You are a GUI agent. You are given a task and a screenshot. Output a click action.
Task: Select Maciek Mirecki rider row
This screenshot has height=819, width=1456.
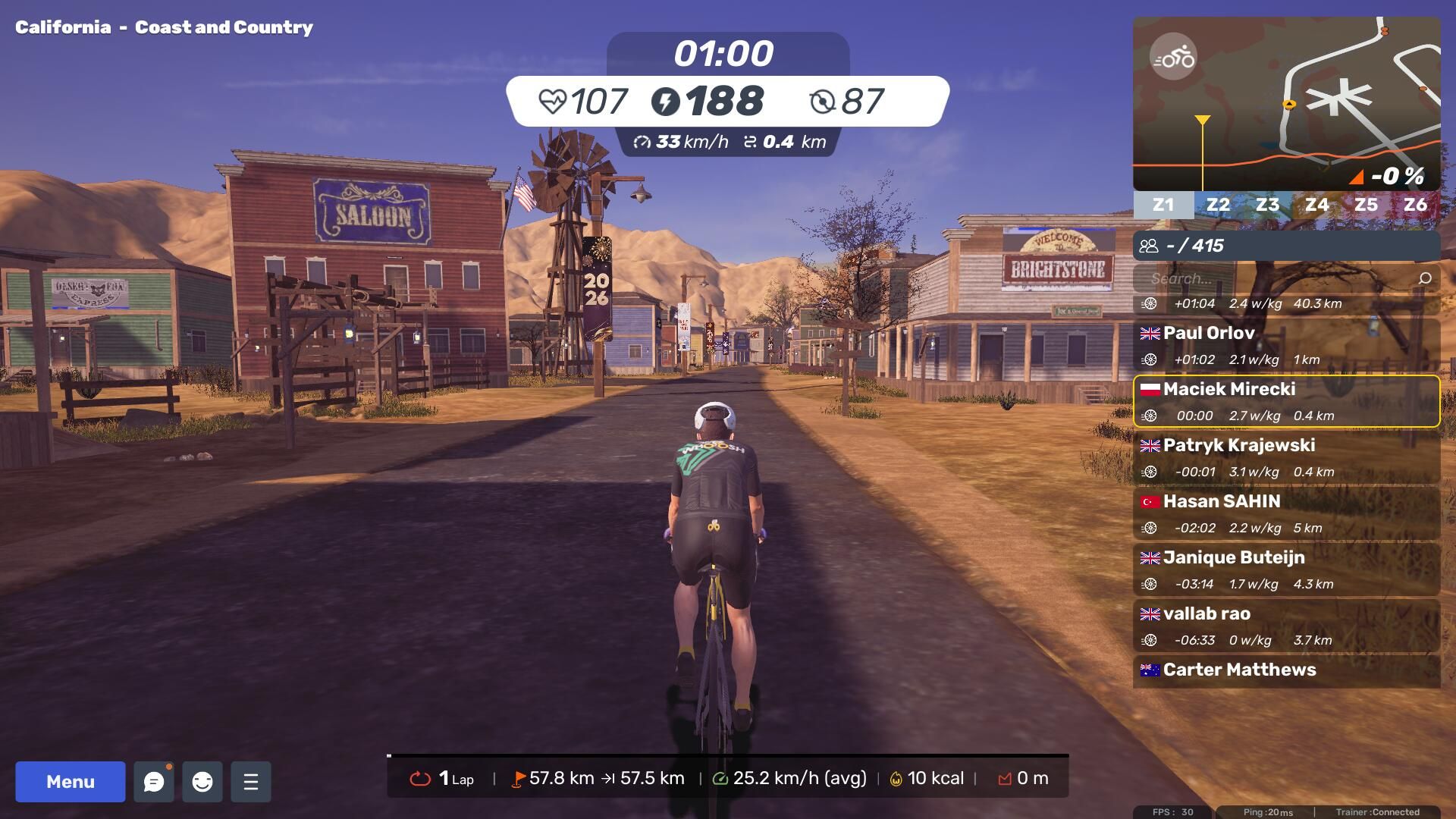coord(1286,401)
